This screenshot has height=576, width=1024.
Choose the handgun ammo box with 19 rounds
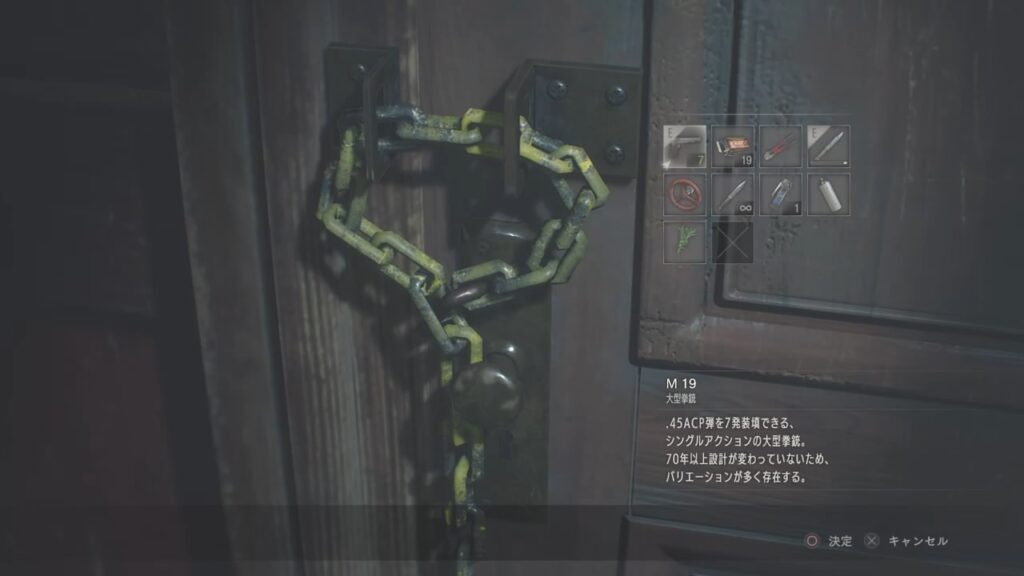tap(732, 145)
